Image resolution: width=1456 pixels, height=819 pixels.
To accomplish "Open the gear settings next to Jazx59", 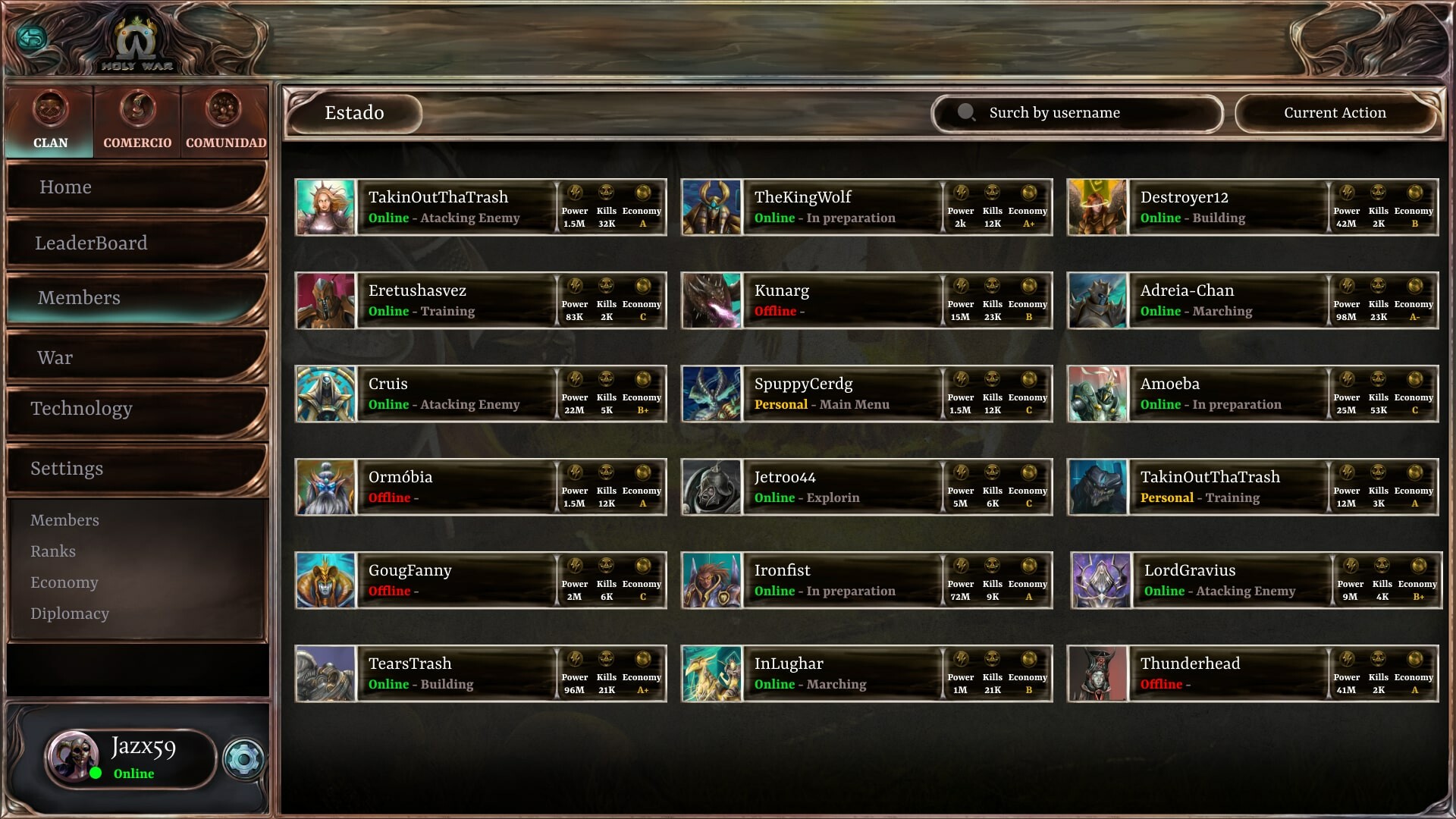I will pyautogui.click(x=244, y=758).
